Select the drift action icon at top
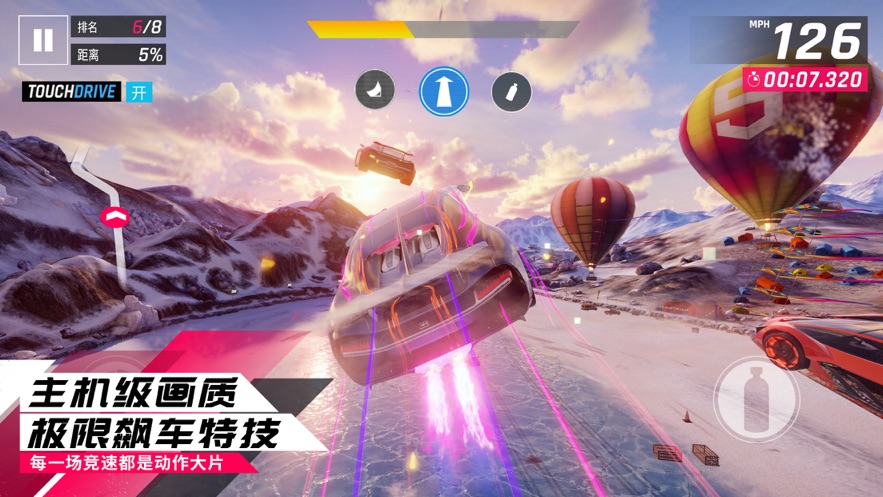This screenshot has height=497, width=883. [375, 91]
